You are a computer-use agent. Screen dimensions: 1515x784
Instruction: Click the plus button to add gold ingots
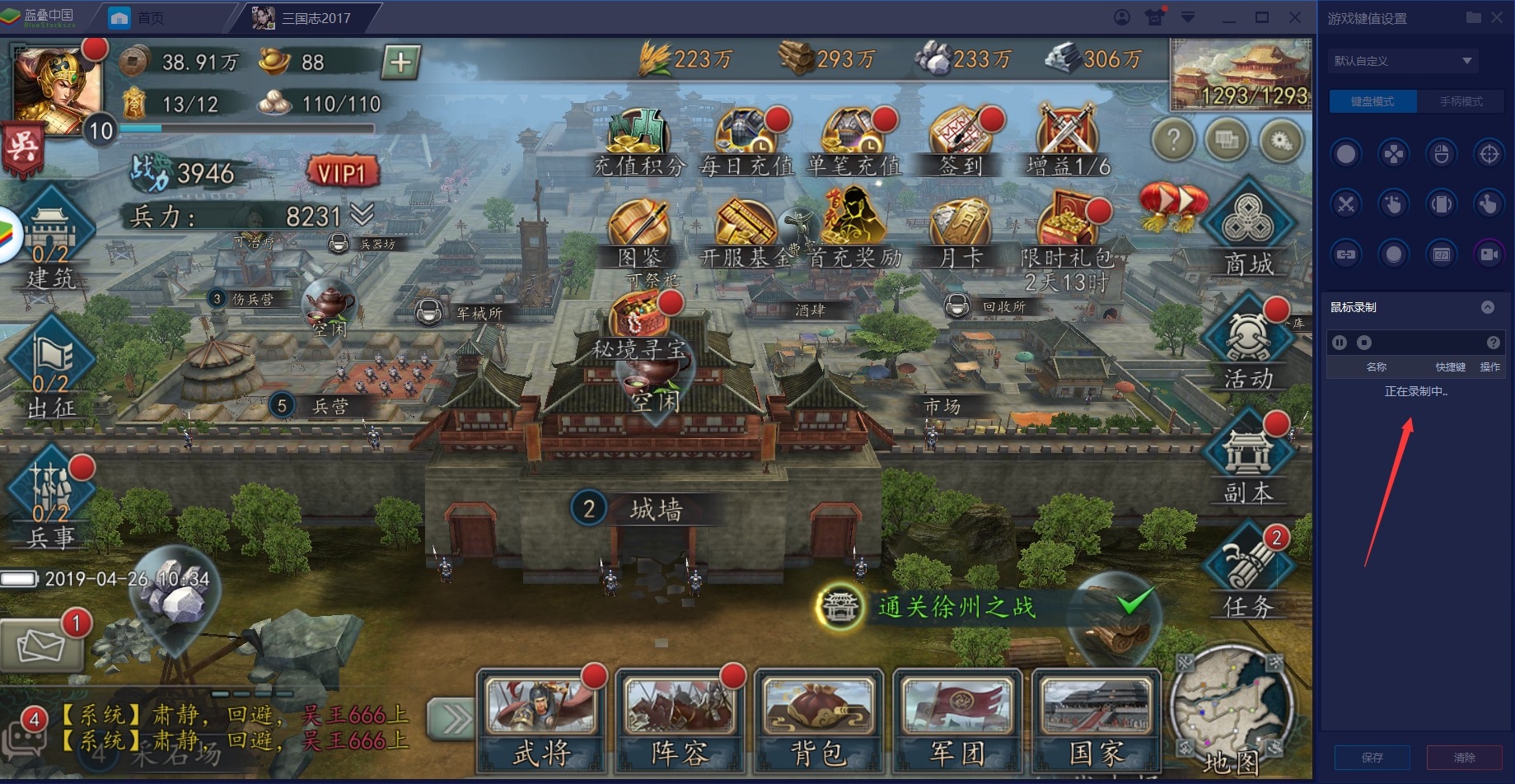pyautogui.click(x=400, y=62)
